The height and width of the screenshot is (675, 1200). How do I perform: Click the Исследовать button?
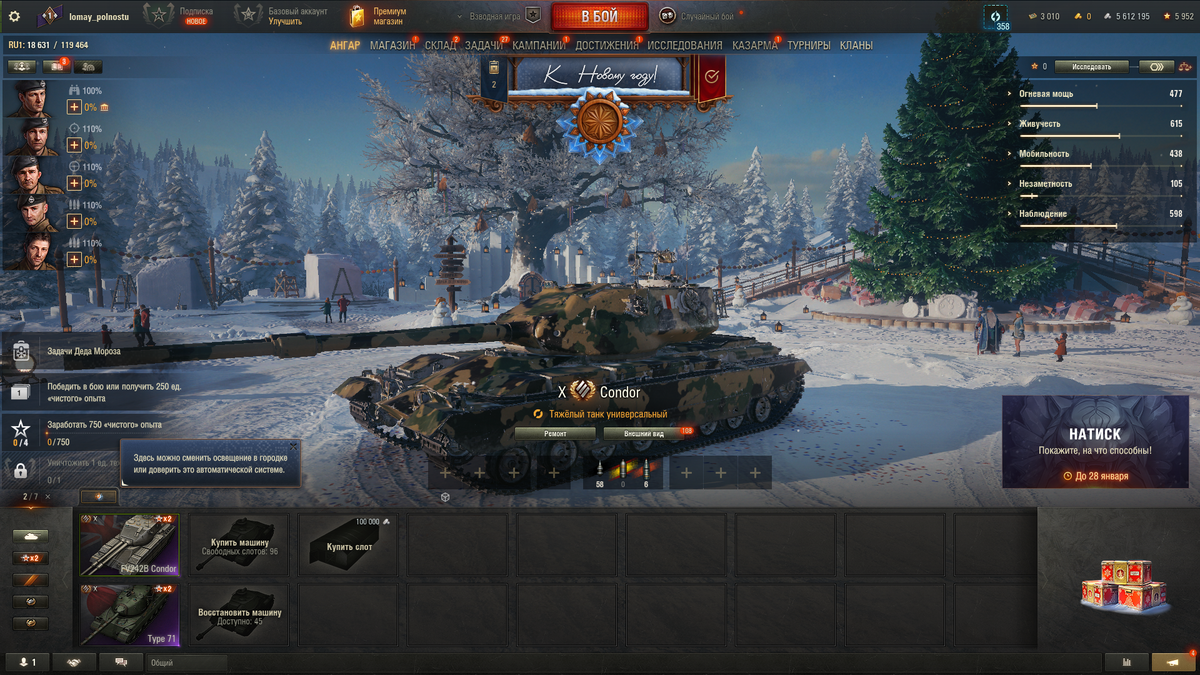(1091, 67)
